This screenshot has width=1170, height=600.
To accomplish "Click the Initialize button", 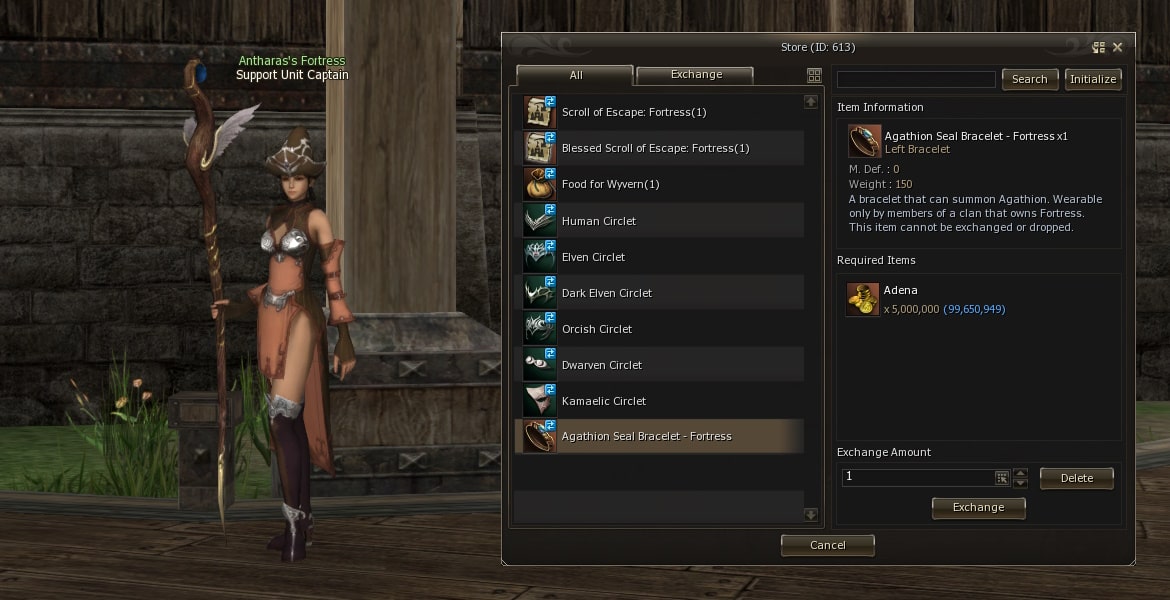I will coord(1093,79).
